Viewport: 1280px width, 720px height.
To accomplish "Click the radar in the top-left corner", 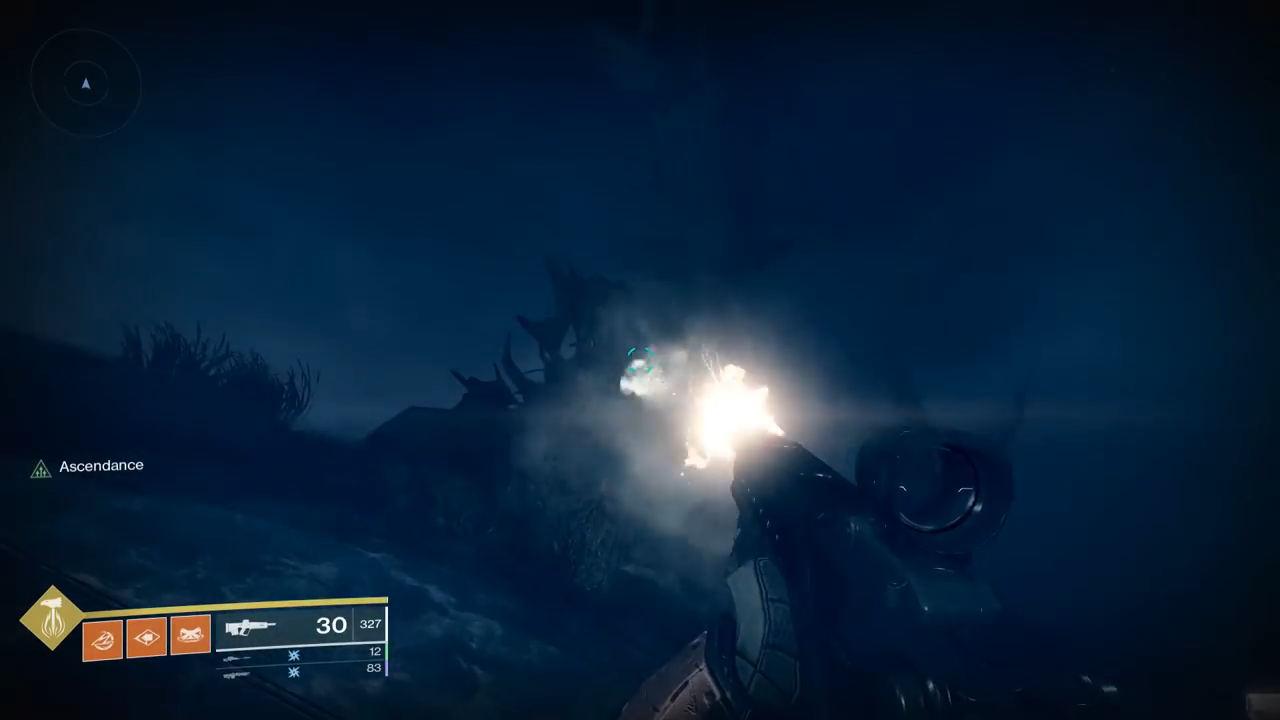I will [86, 84].
